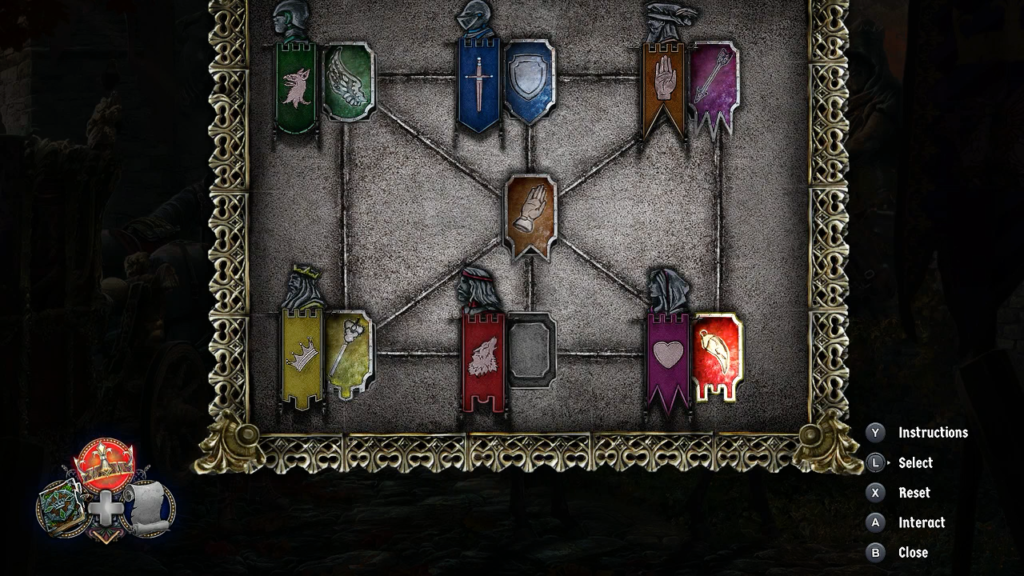The image size is (1024, 576).
Task: Open the parchment scroll icon
Action: [147, 507]
